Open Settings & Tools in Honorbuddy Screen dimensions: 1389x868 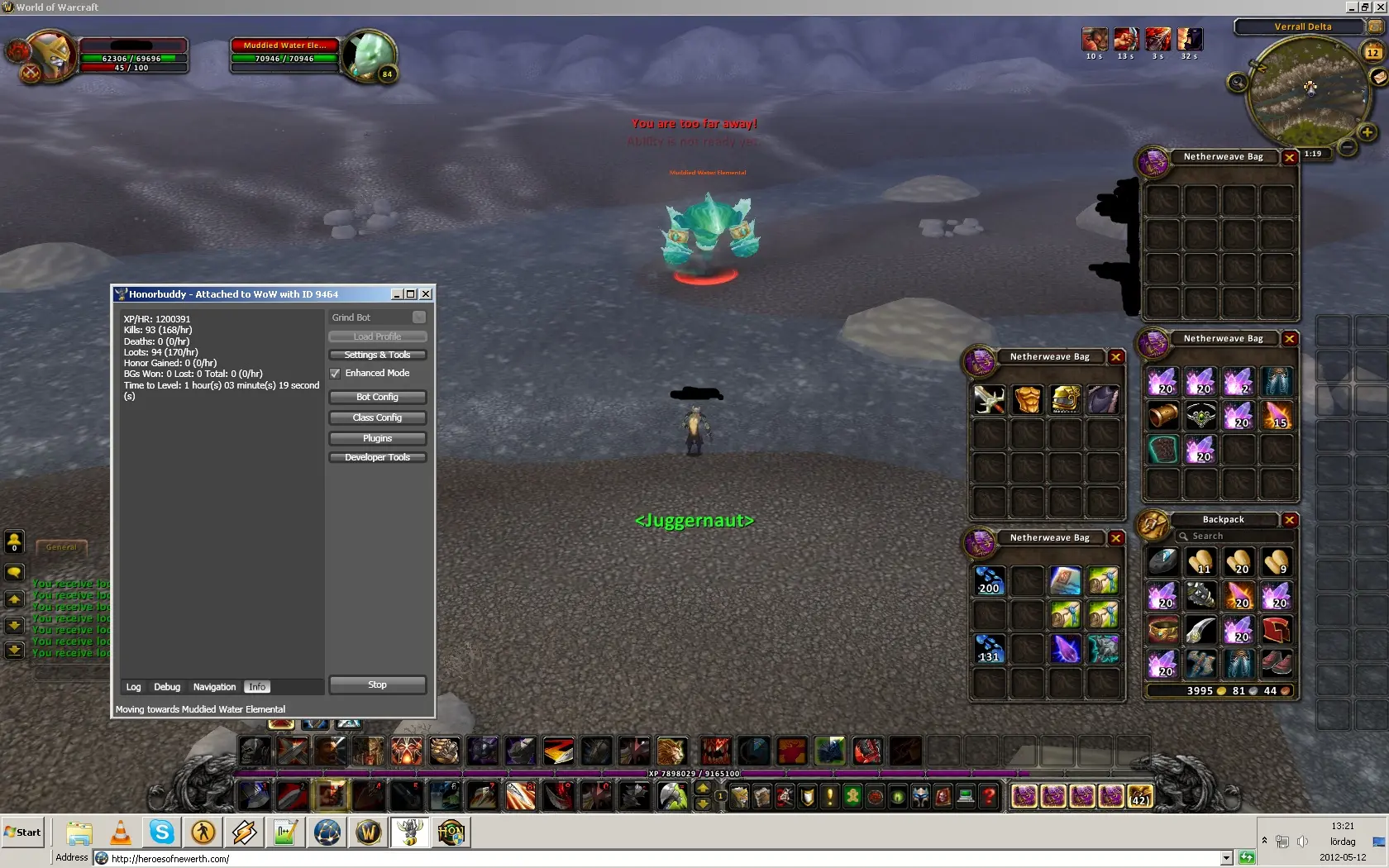point(377,355)
